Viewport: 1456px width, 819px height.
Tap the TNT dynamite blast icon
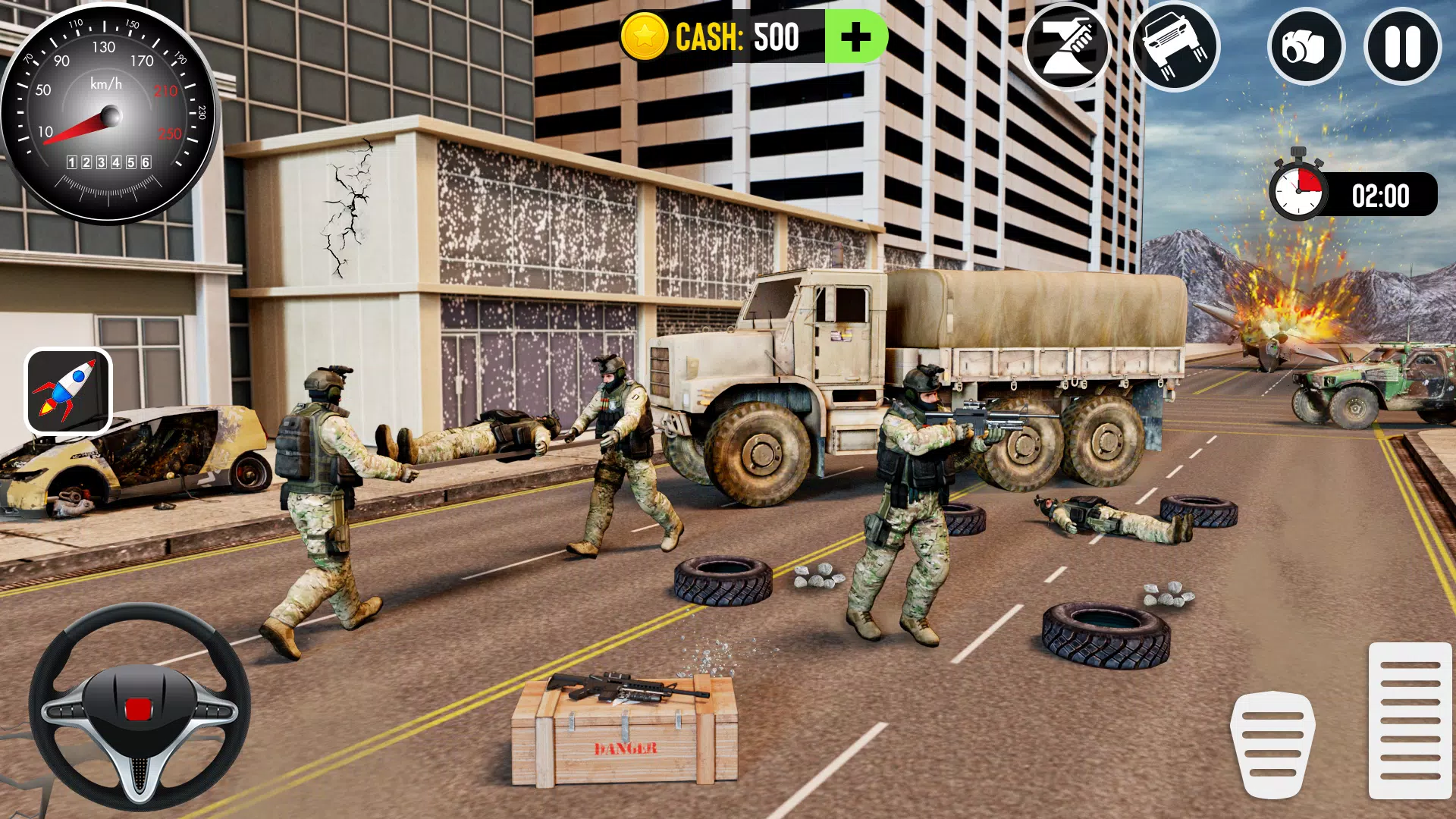click(1068, 47)
